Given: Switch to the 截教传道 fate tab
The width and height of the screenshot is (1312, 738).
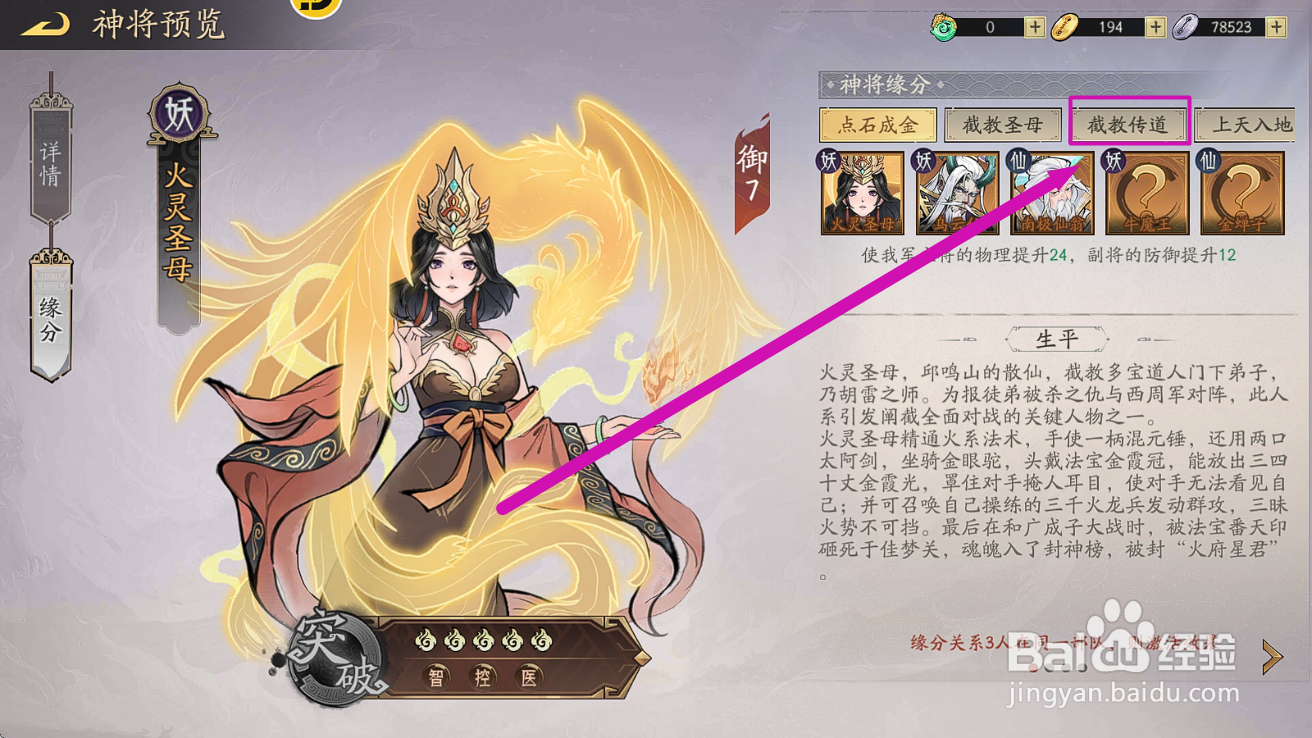Looking at the screenshot, I should tap(1128, 124).
